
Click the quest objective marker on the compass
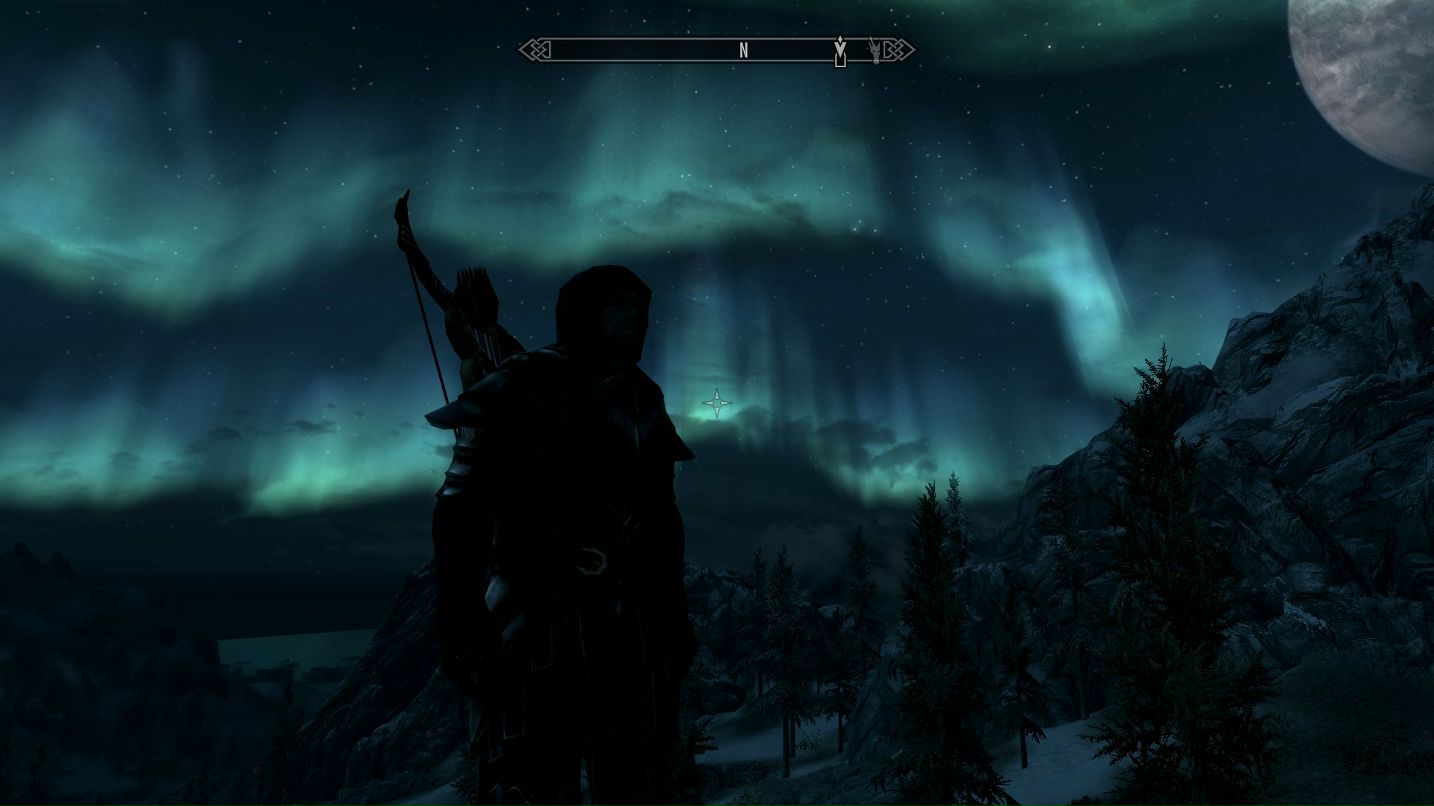click(841, 49)
